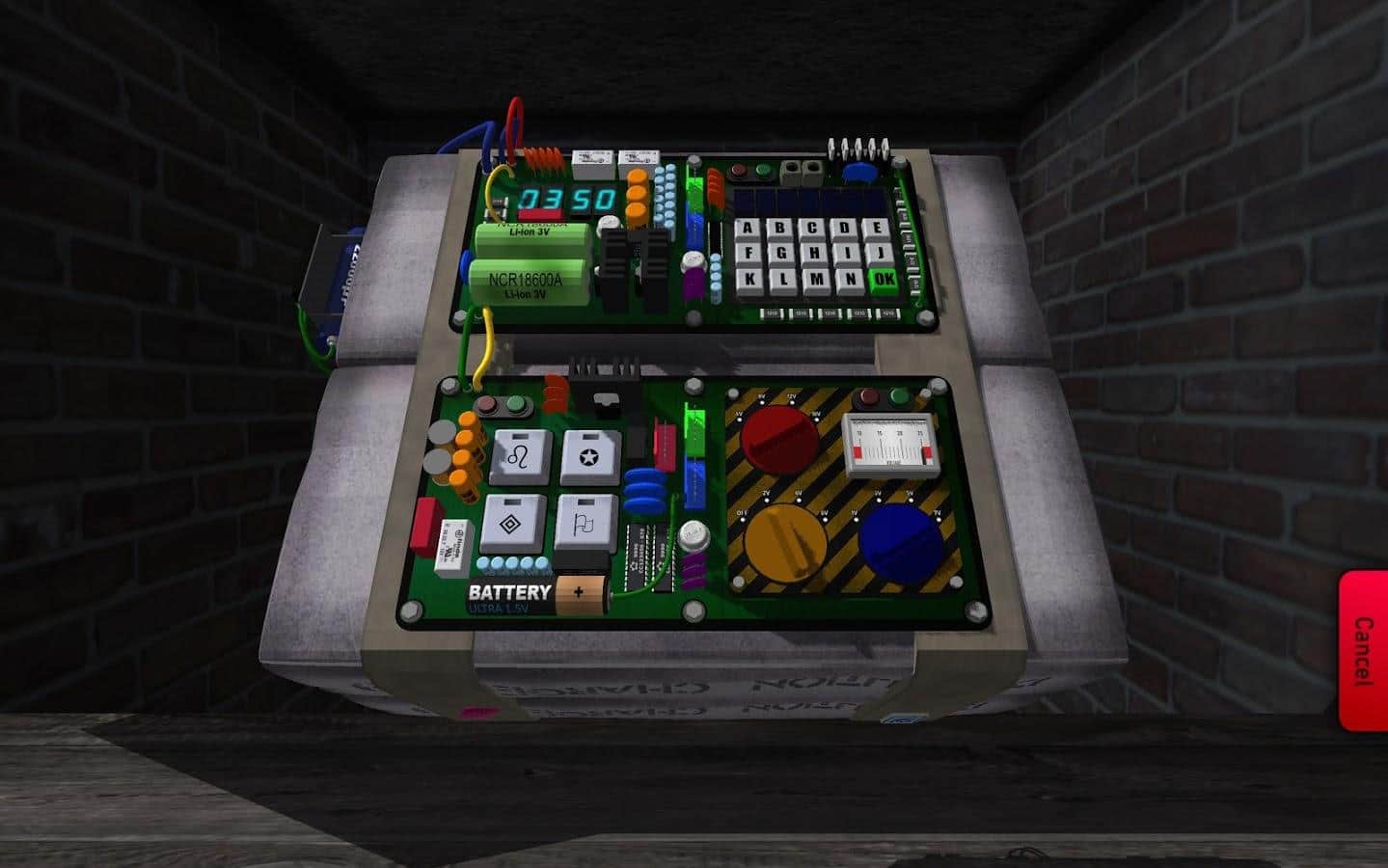Tap the letter M keypad key
The width and height of the screenshot is (1388, 868).
coord(814,281)
